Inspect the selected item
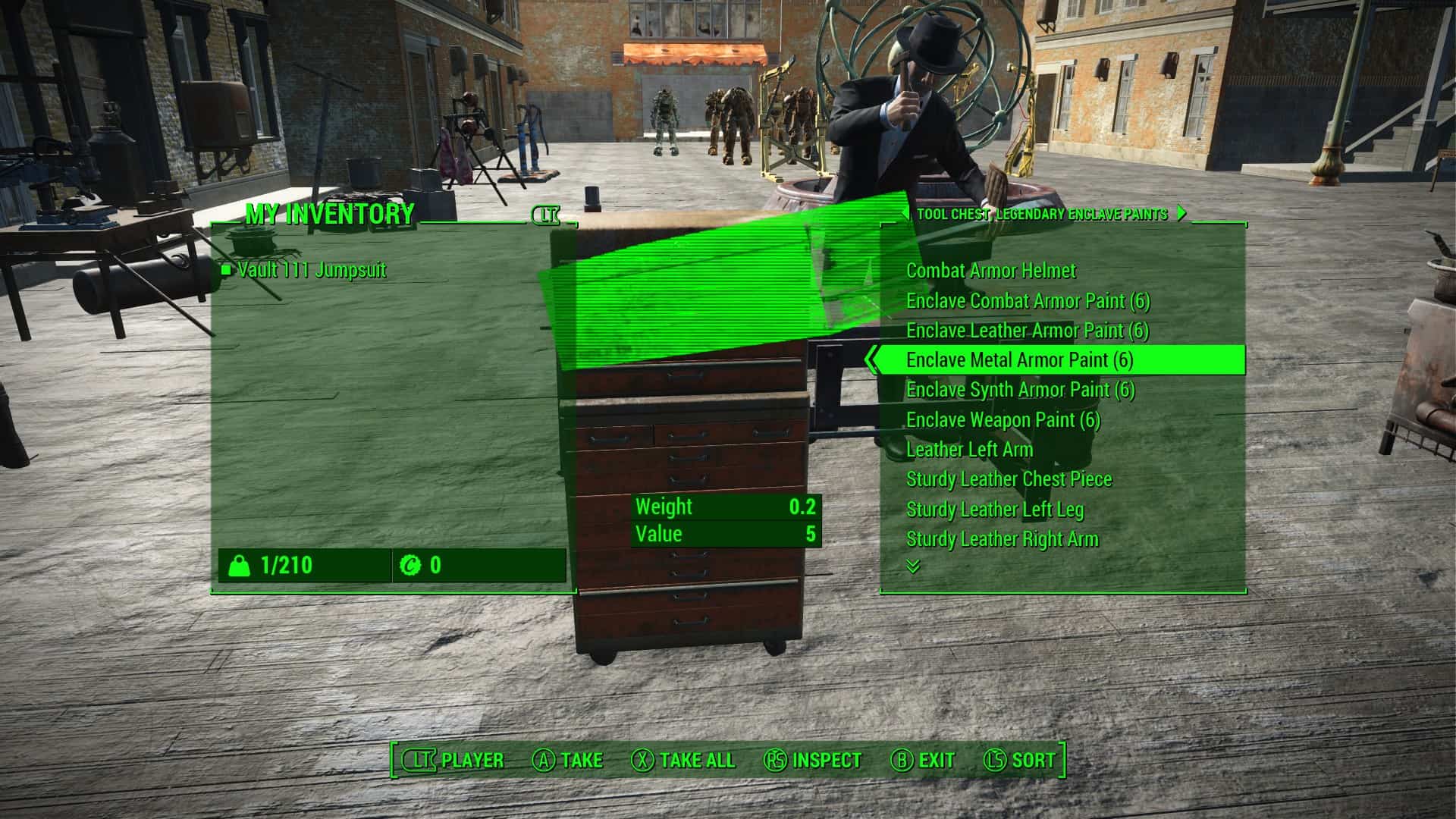The width and height of the screenshot is (1456, 819). pos(813,760)
